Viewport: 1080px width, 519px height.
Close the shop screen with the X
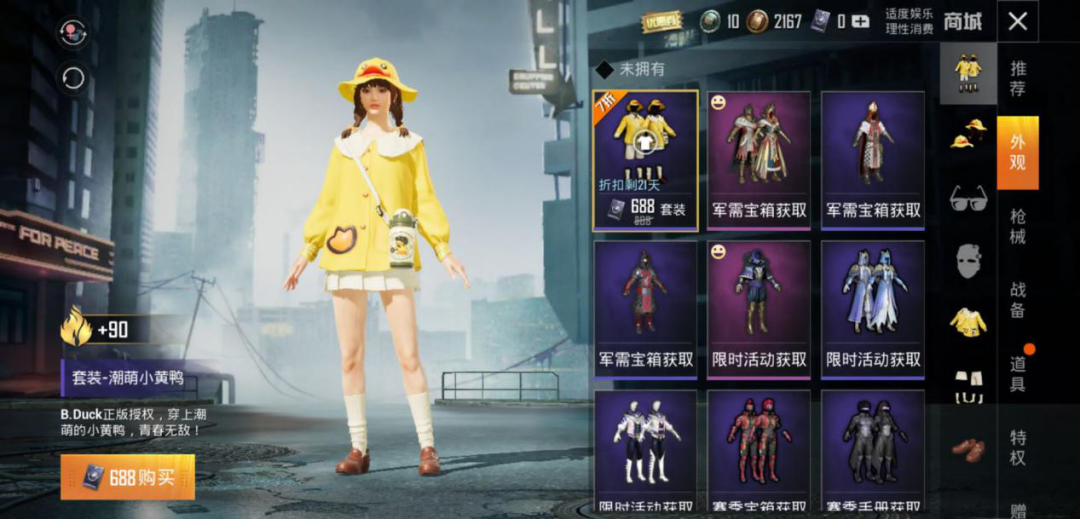1017,21
